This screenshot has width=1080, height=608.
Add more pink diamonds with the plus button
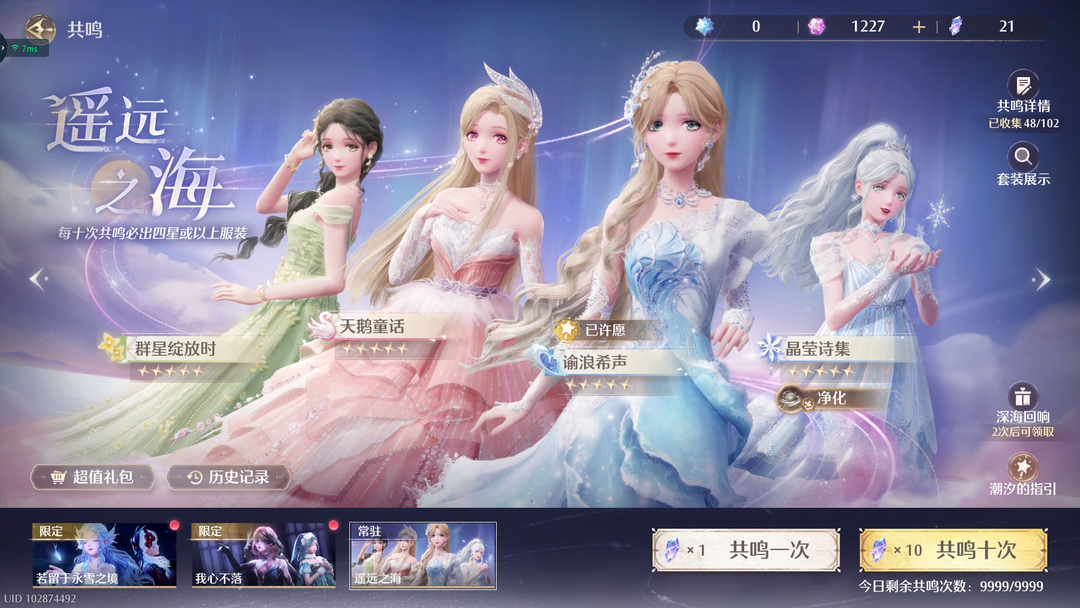(919, 27)
